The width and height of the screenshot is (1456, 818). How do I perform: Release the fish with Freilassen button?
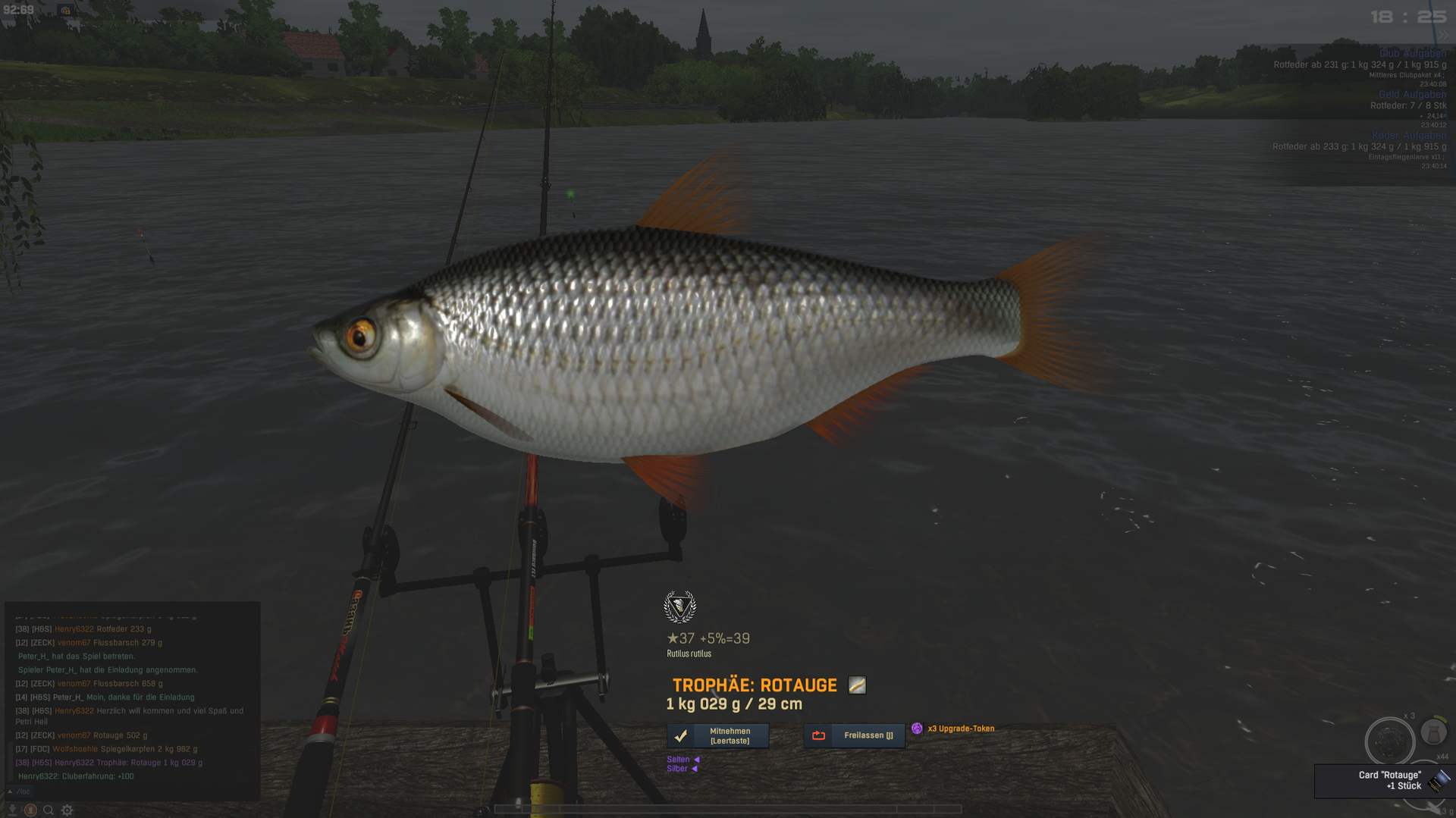pos(854,735)
